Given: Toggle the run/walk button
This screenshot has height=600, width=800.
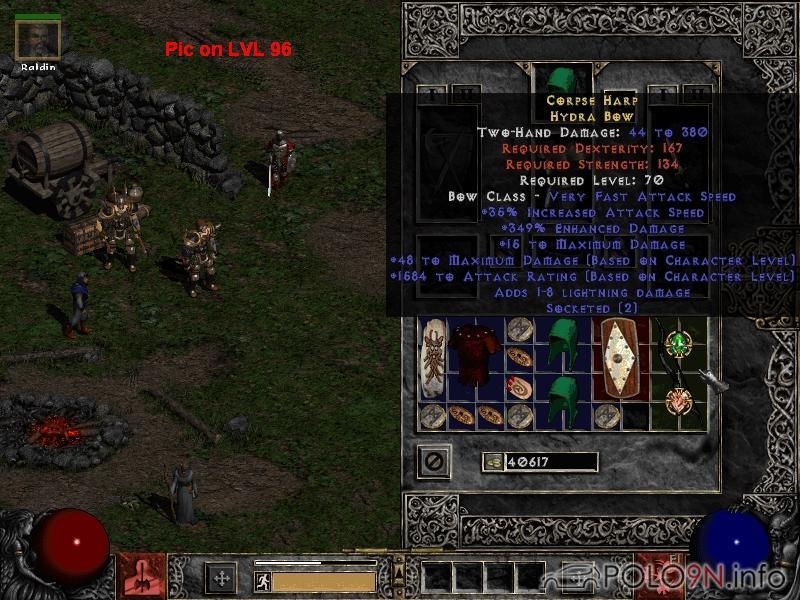Looking at the screenshot, I should pos(263,581).
